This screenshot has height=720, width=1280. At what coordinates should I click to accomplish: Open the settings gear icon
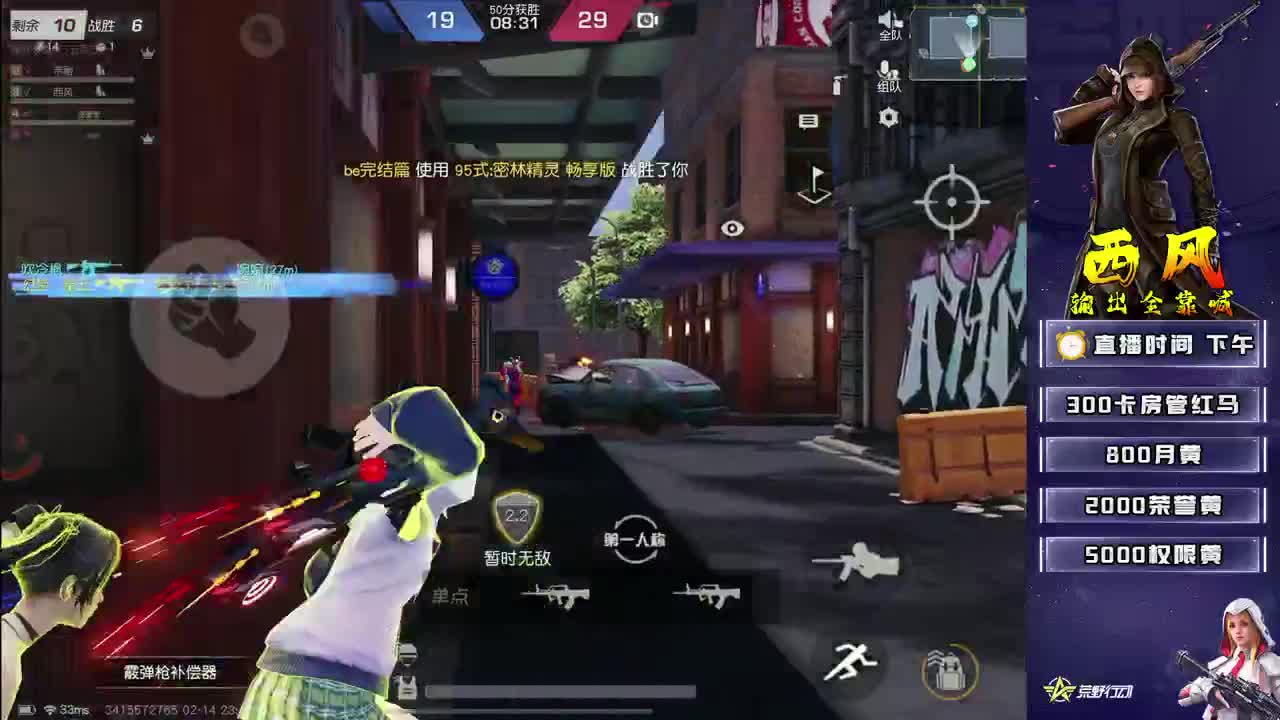[888, 117]
